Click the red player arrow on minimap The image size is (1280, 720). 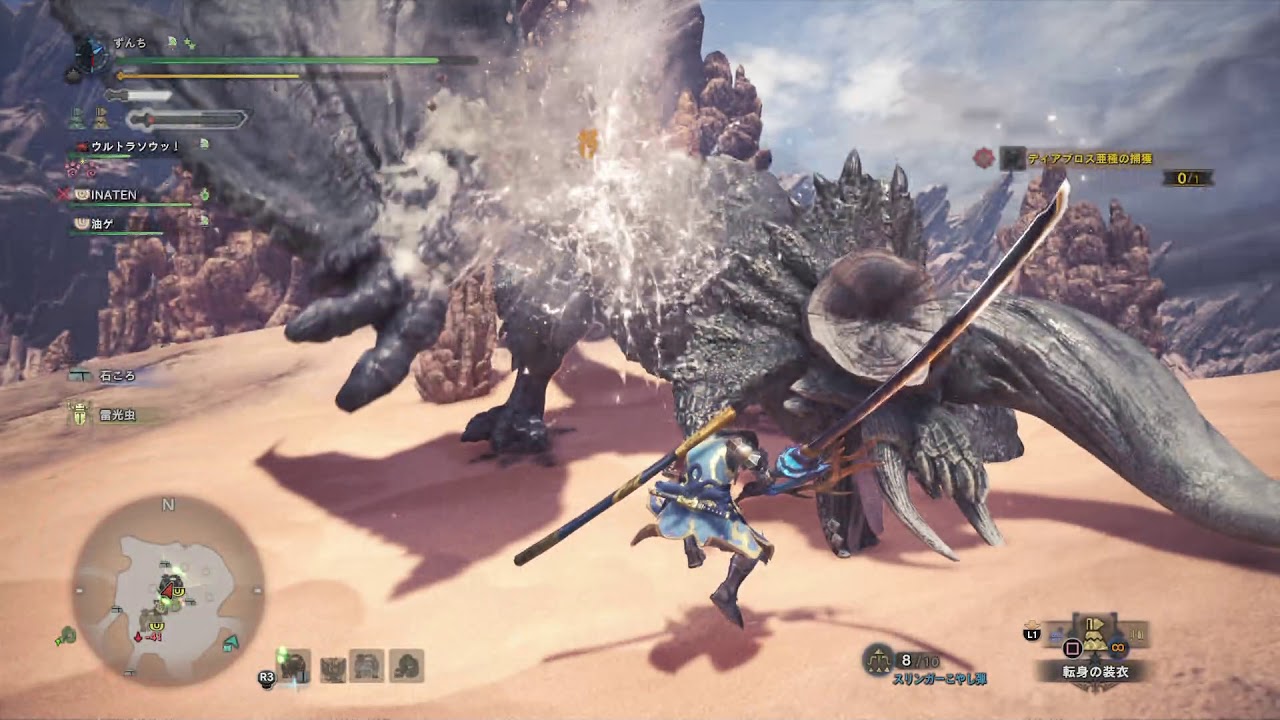pos(166,591)
